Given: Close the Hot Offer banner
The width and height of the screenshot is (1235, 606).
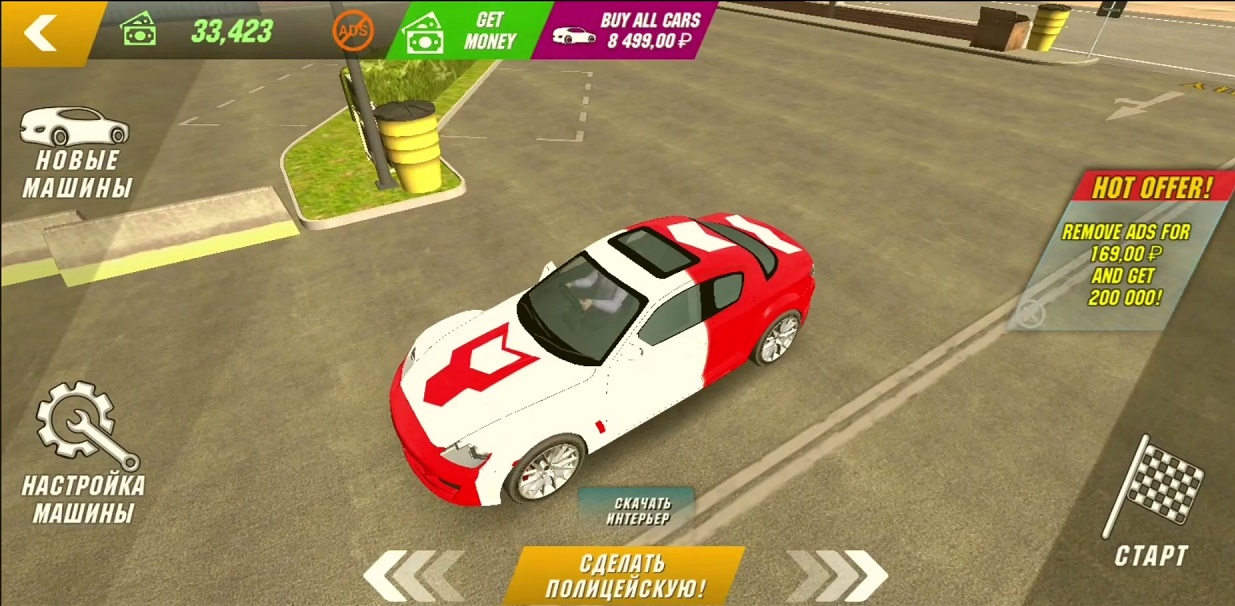Looking at the screenshot, I should (x=1031, y=314).
